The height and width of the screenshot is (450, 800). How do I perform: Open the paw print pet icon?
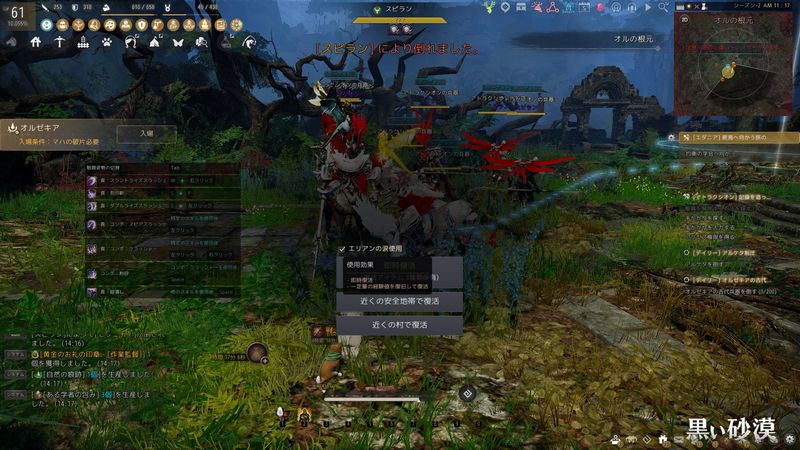point(107,43)
